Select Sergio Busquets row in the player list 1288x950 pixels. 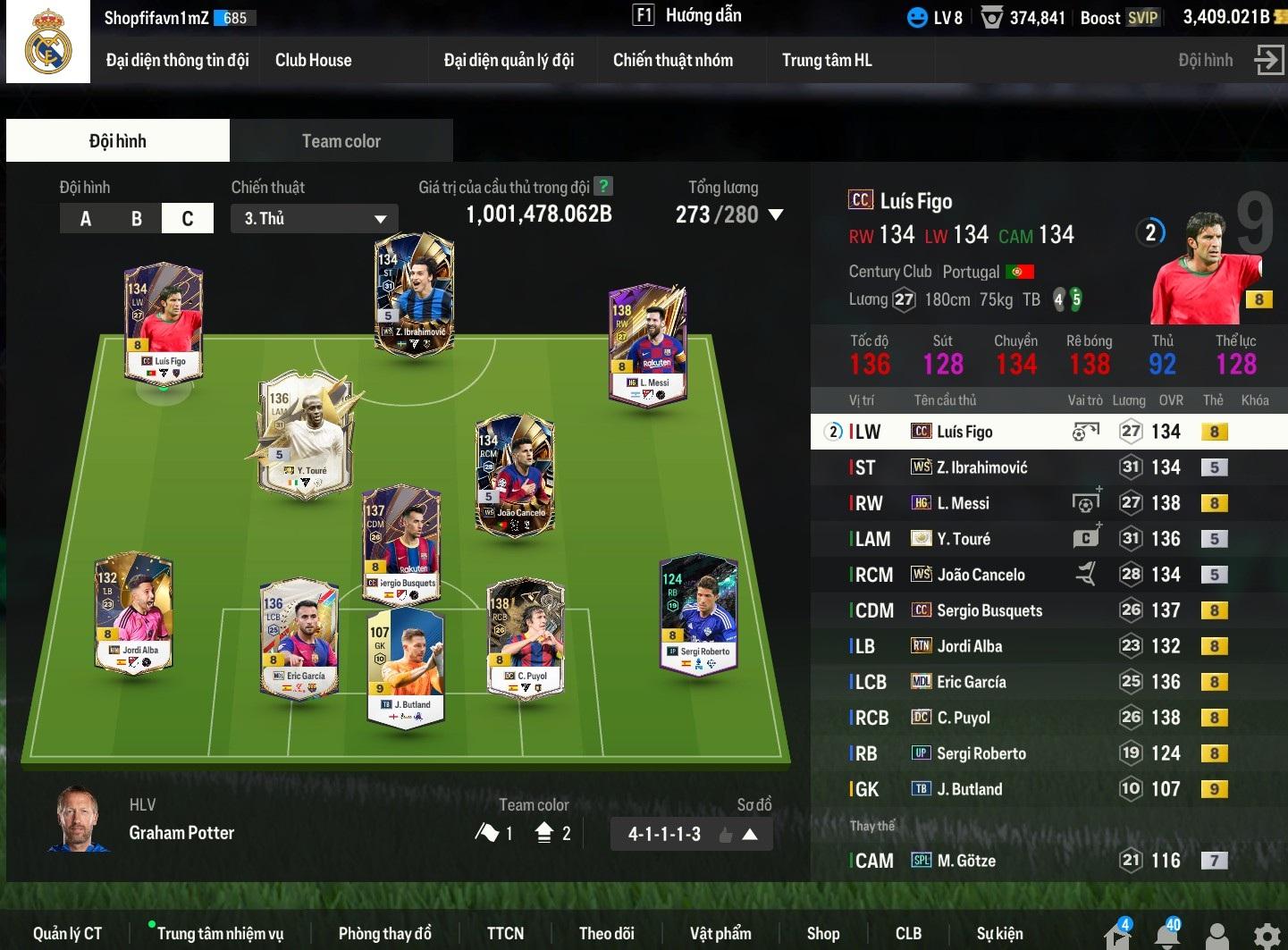989,610
